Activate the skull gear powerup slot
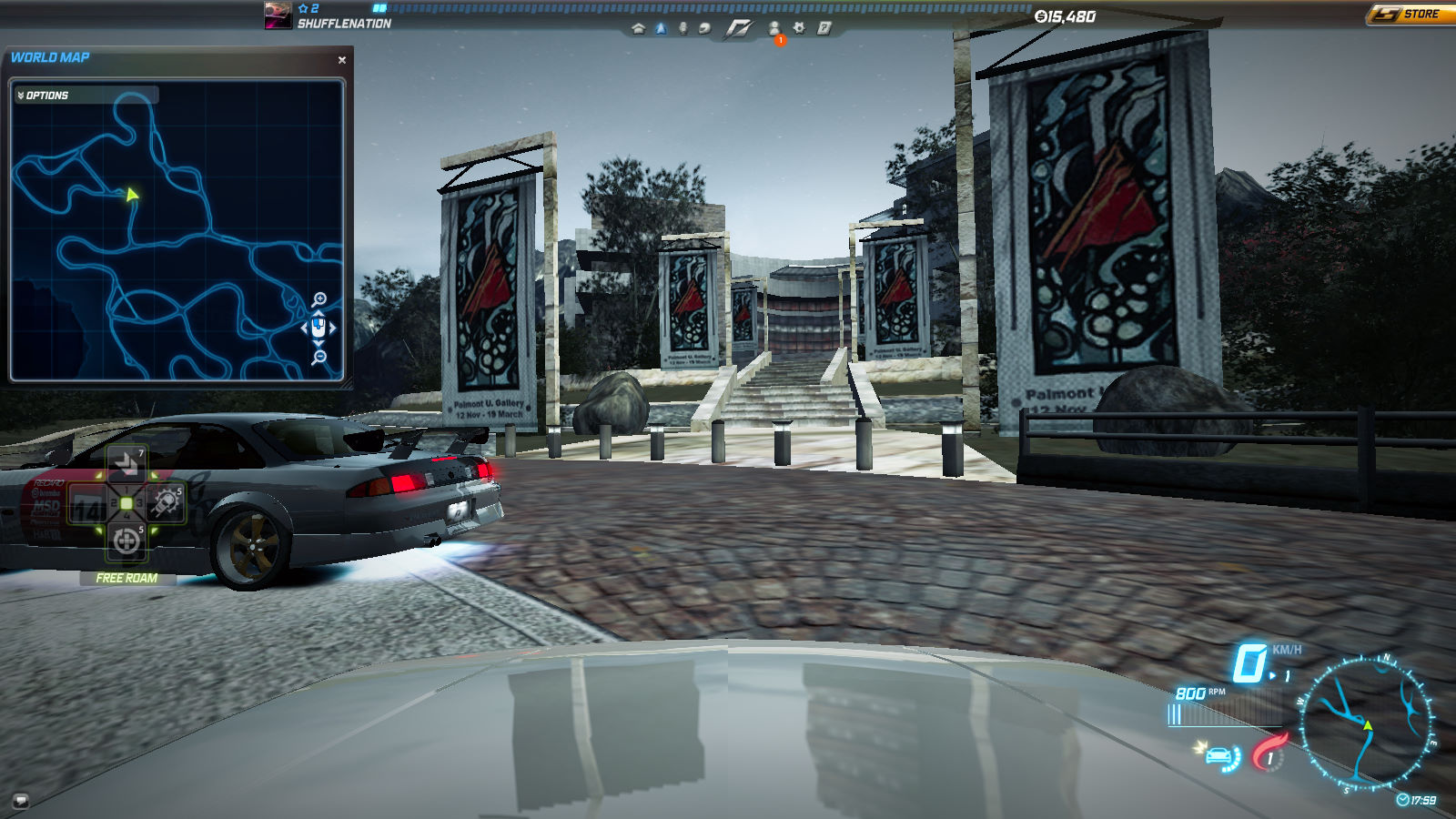Image resolution: width=1456 pixels, height=819 pixels. [x=167, y=501]
